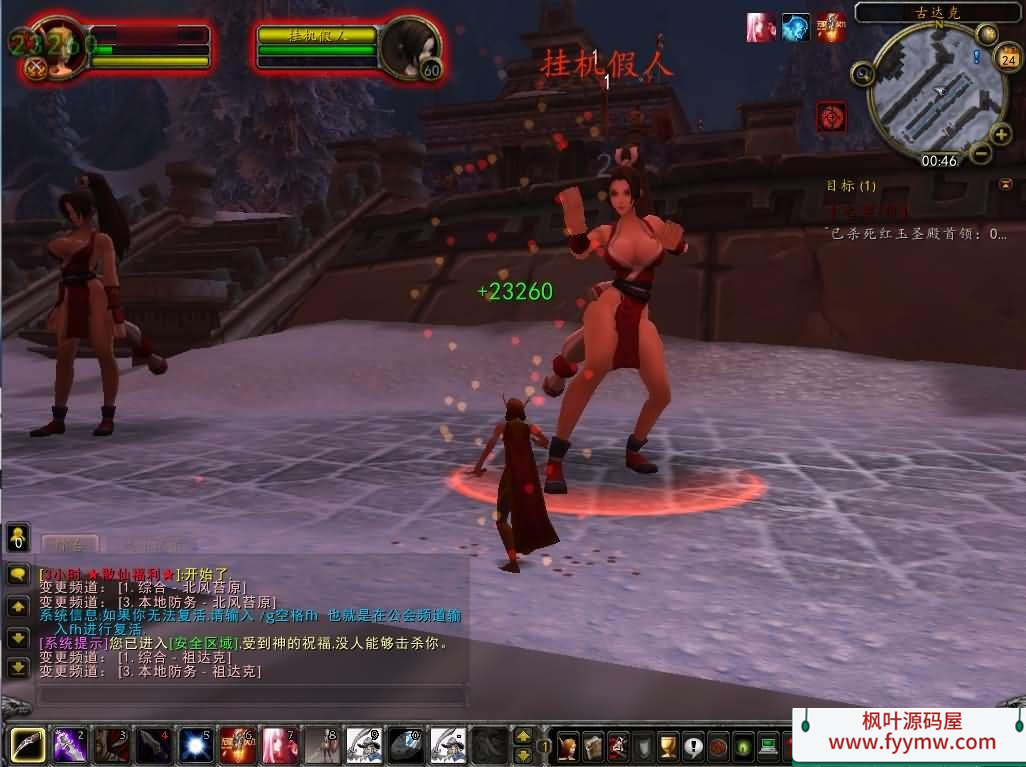
Task: Collapse the 目标 objectives tracker
Action: pyautogui.click(x=1004, y=184)
